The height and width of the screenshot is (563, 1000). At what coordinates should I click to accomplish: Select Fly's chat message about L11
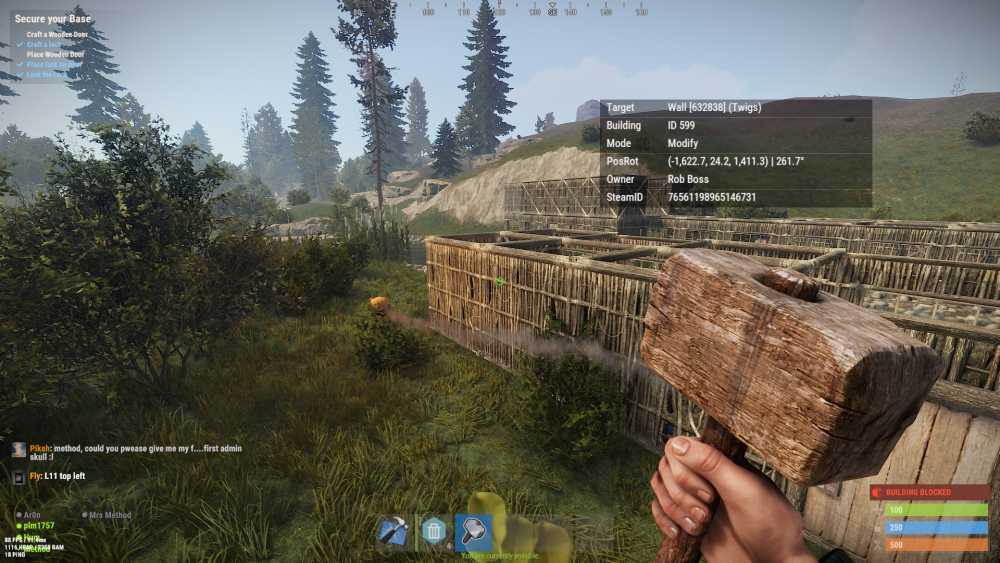58,476
